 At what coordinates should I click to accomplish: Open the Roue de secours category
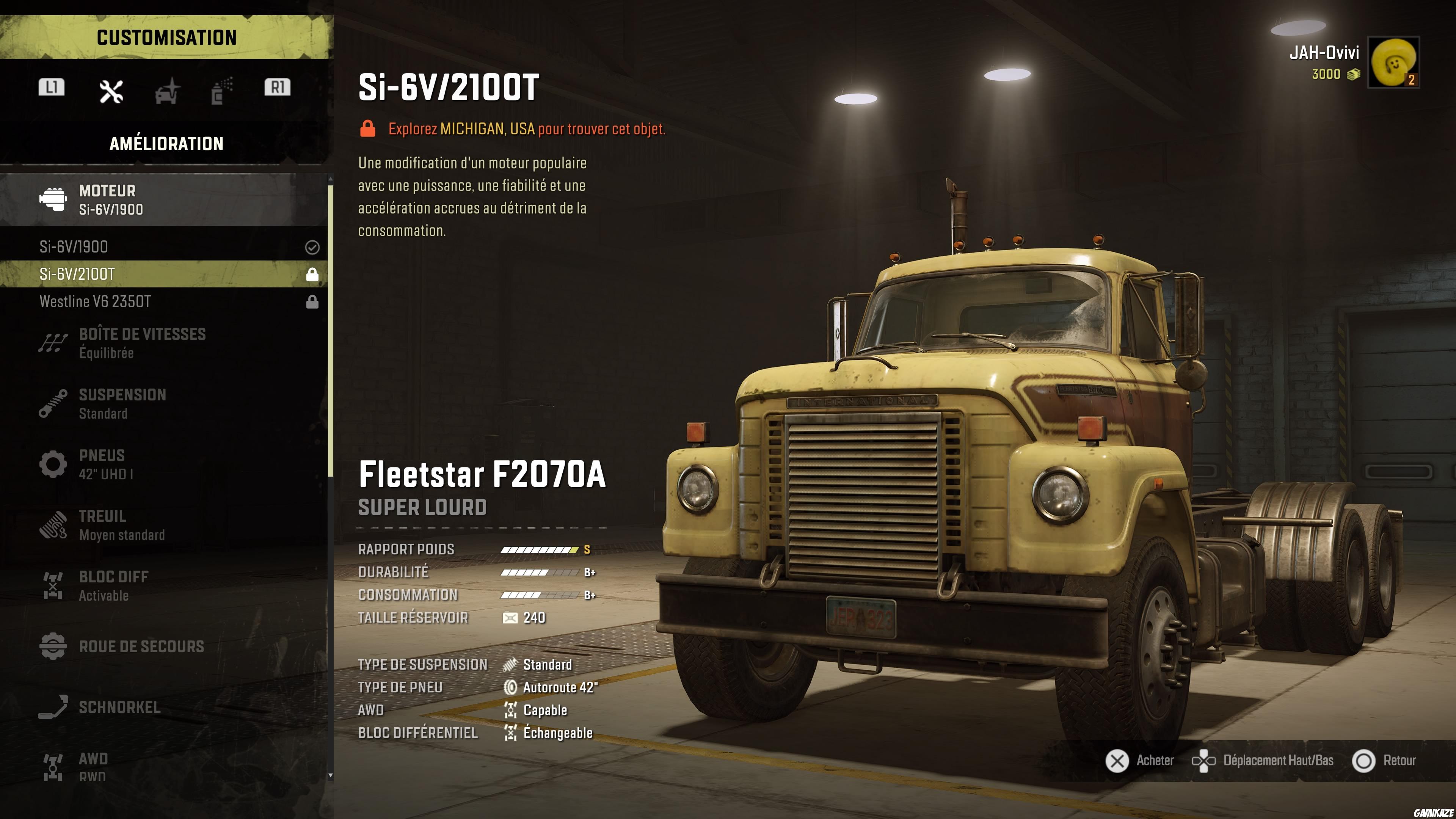164,646
